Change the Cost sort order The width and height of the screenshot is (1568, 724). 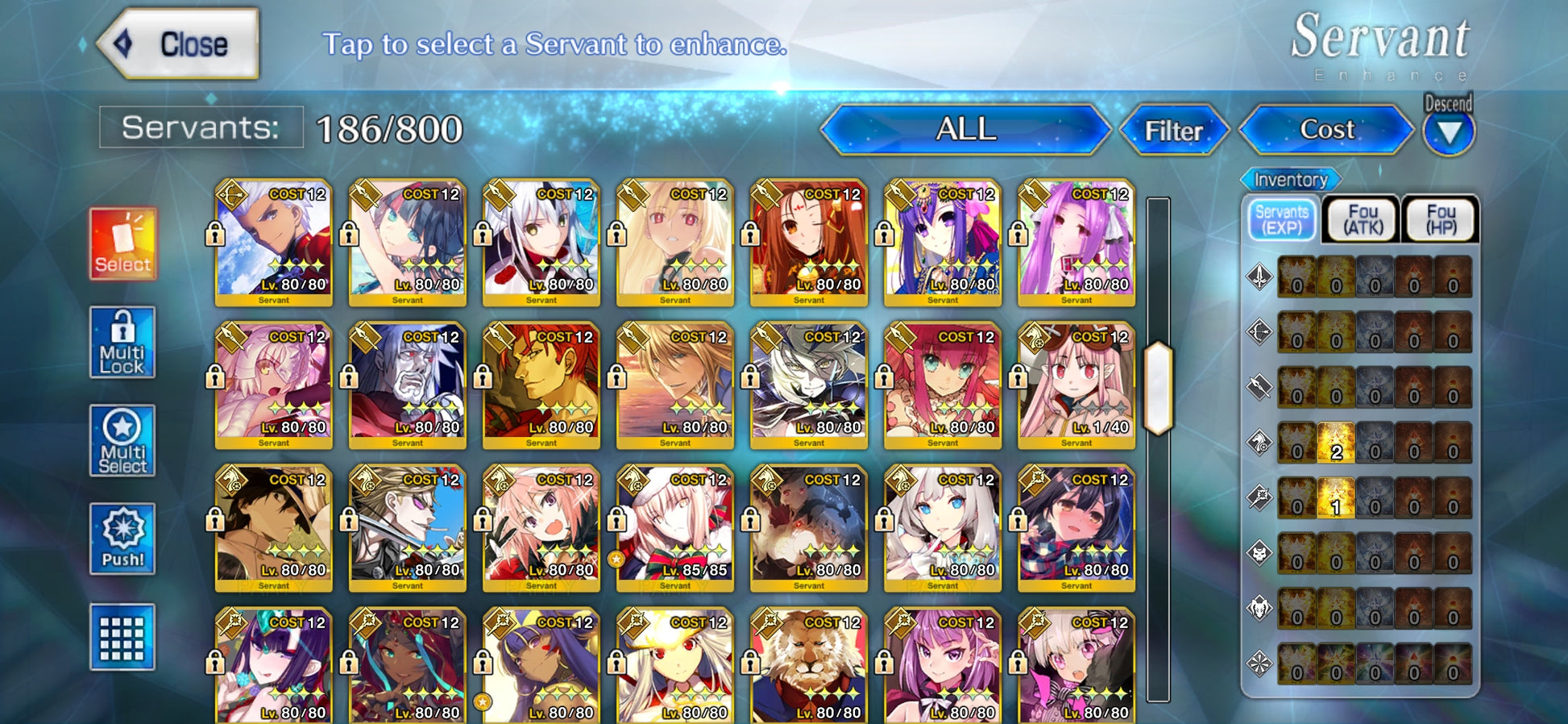point(1326,130)
